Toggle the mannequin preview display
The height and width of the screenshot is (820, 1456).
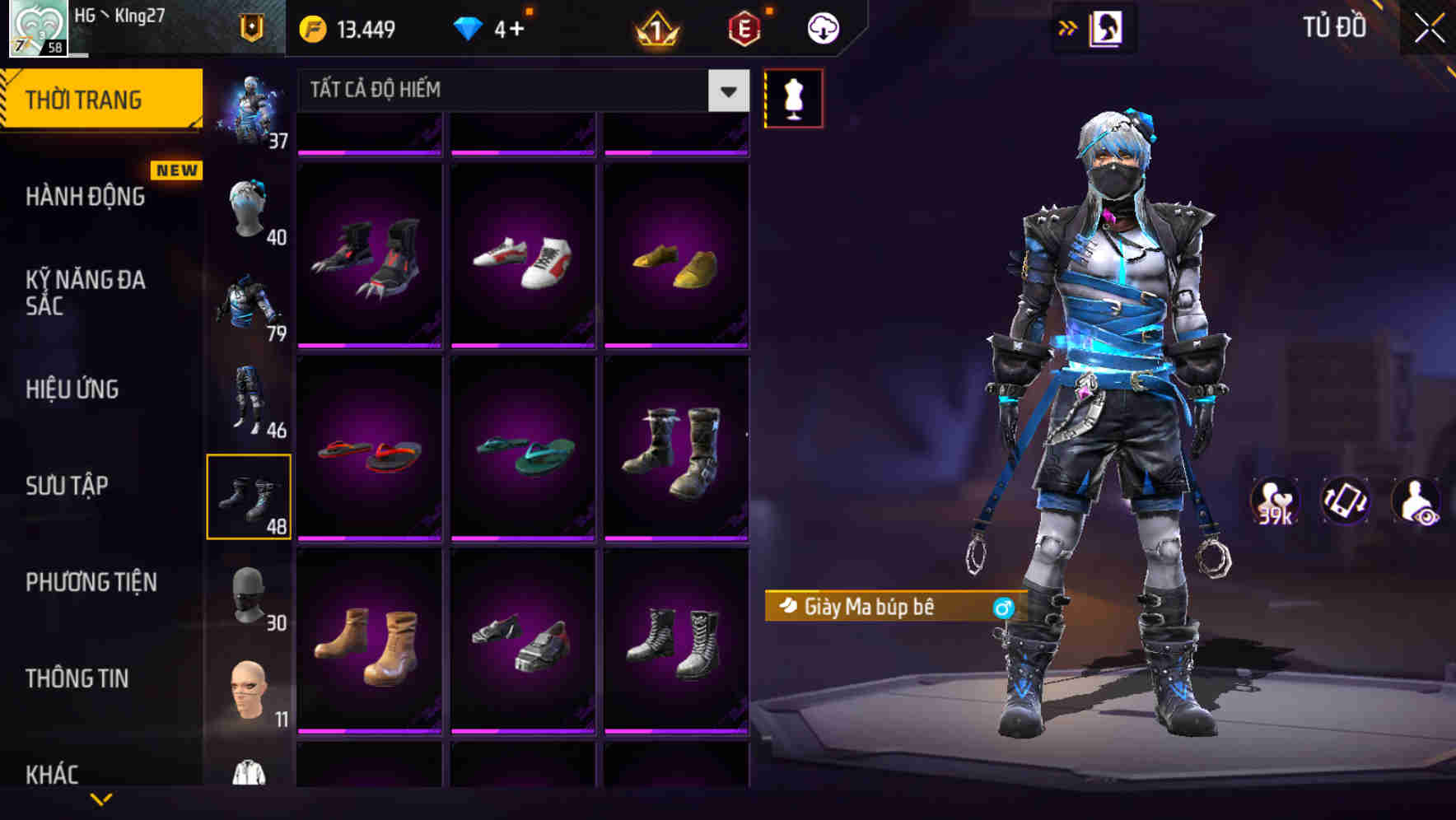coord(793,97)
